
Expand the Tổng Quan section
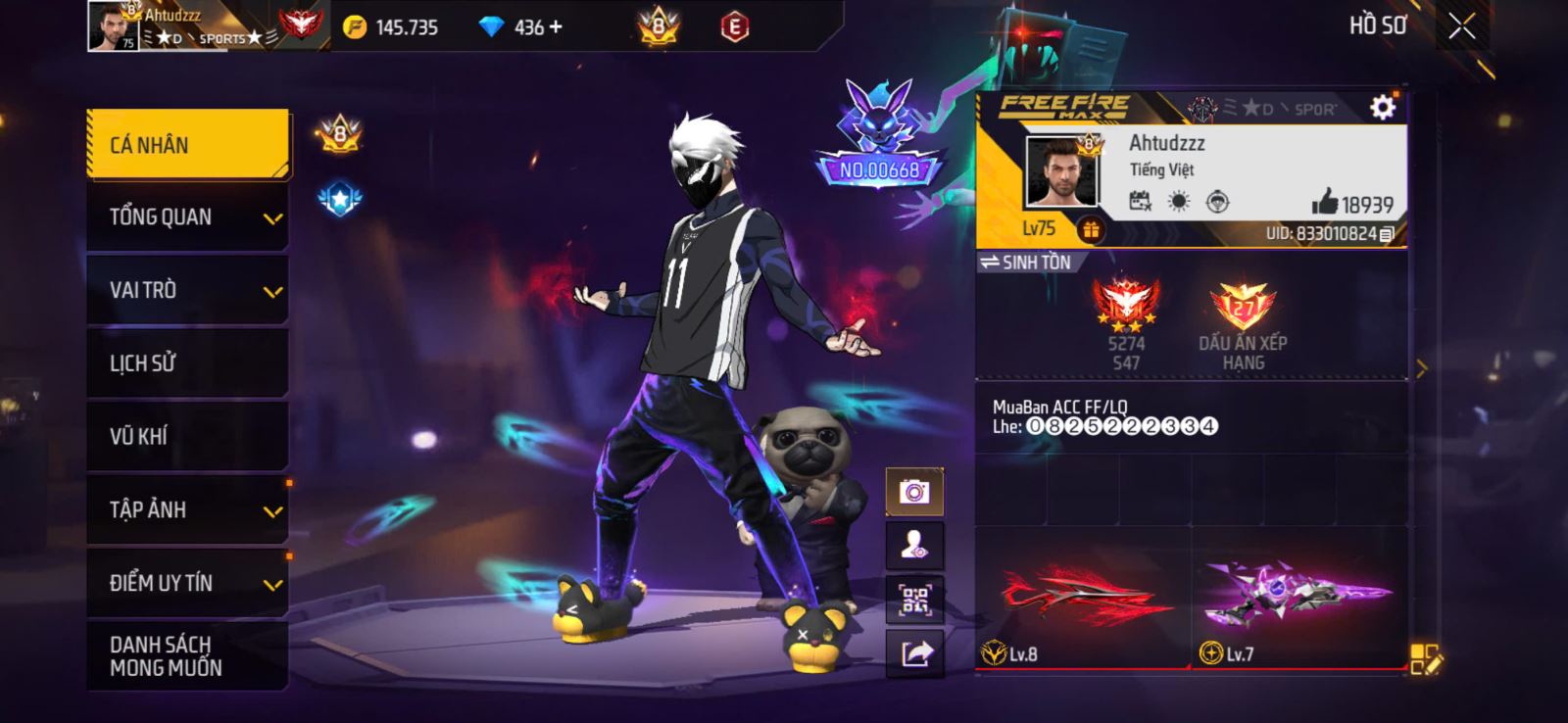click(x=187, y=217)
